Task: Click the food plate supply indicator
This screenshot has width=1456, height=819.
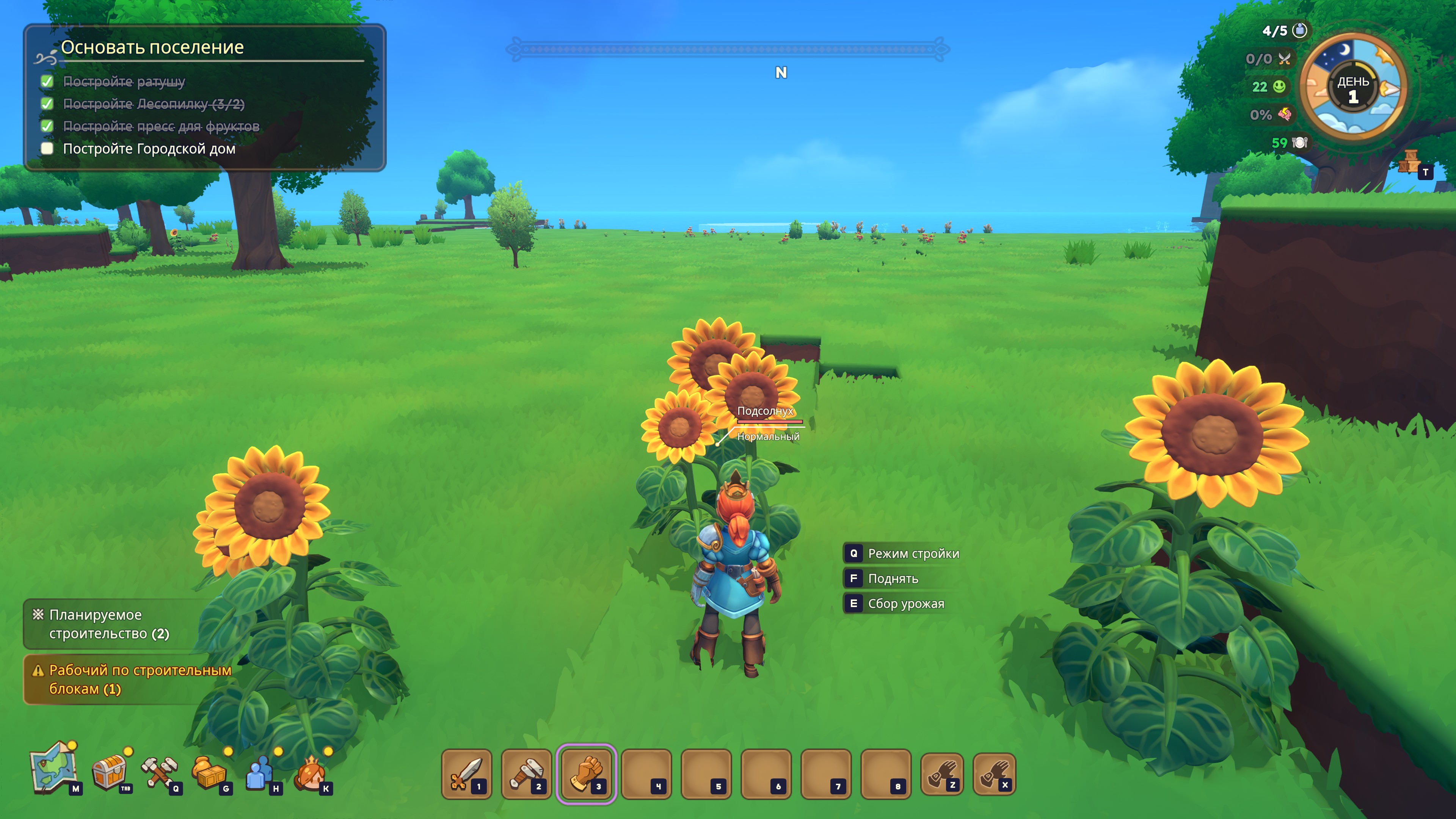Action: (1299, 143)
